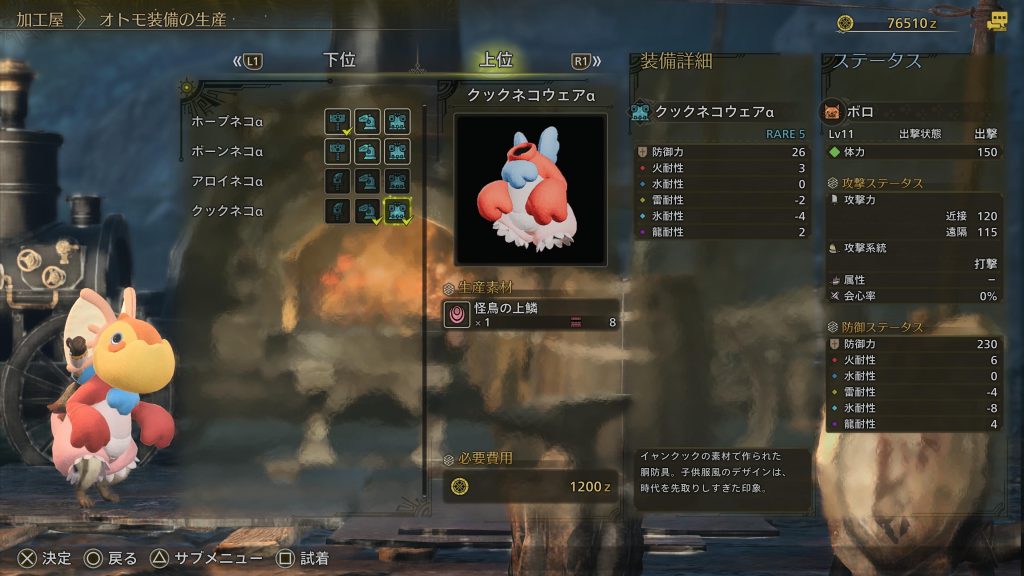
Task: Select the 怪鳥の上鱗 material row
Action: (x=531, y=315)
